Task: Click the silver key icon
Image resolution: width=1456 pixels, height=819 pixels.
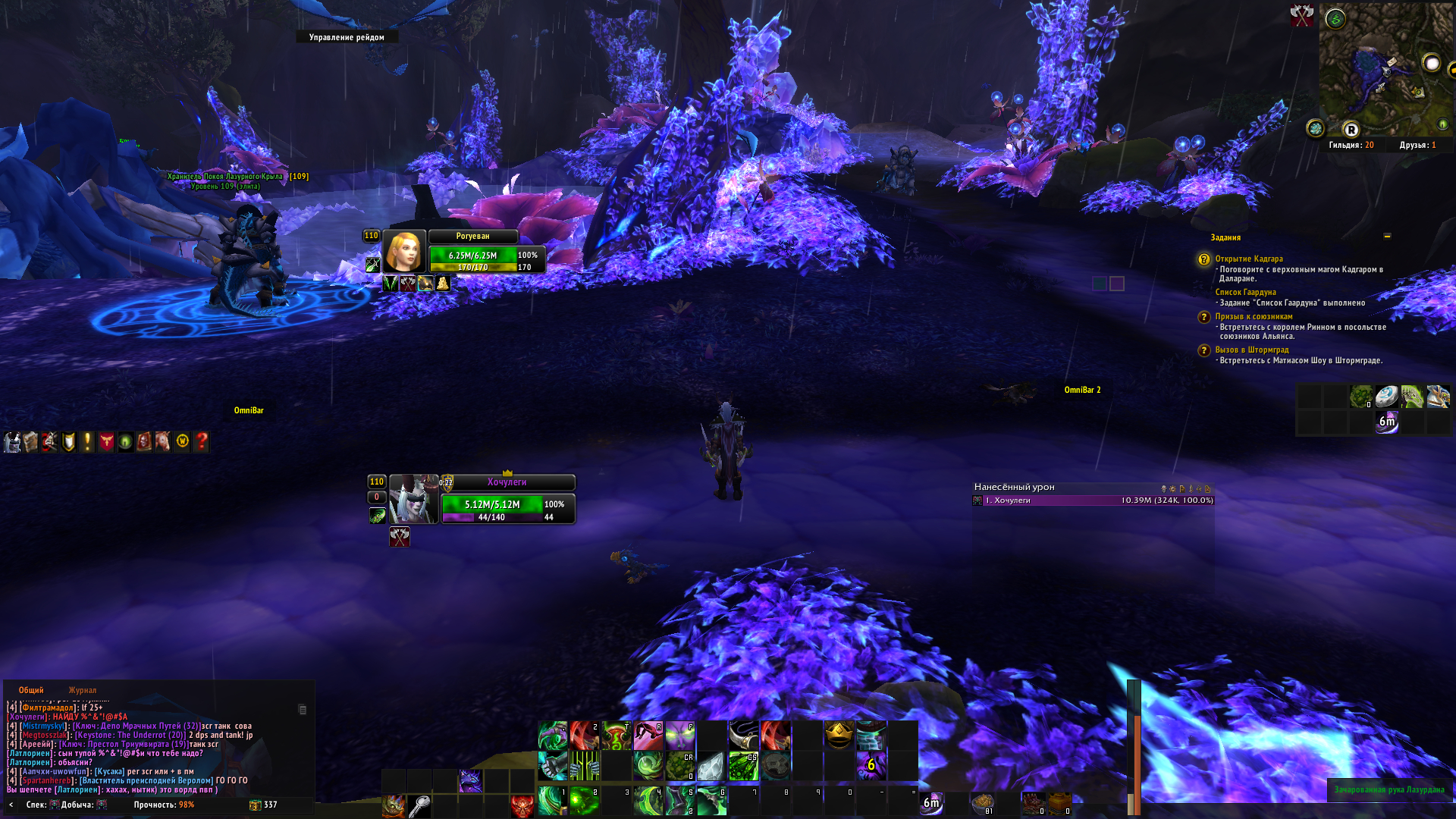Action: (x=419, y=805)
